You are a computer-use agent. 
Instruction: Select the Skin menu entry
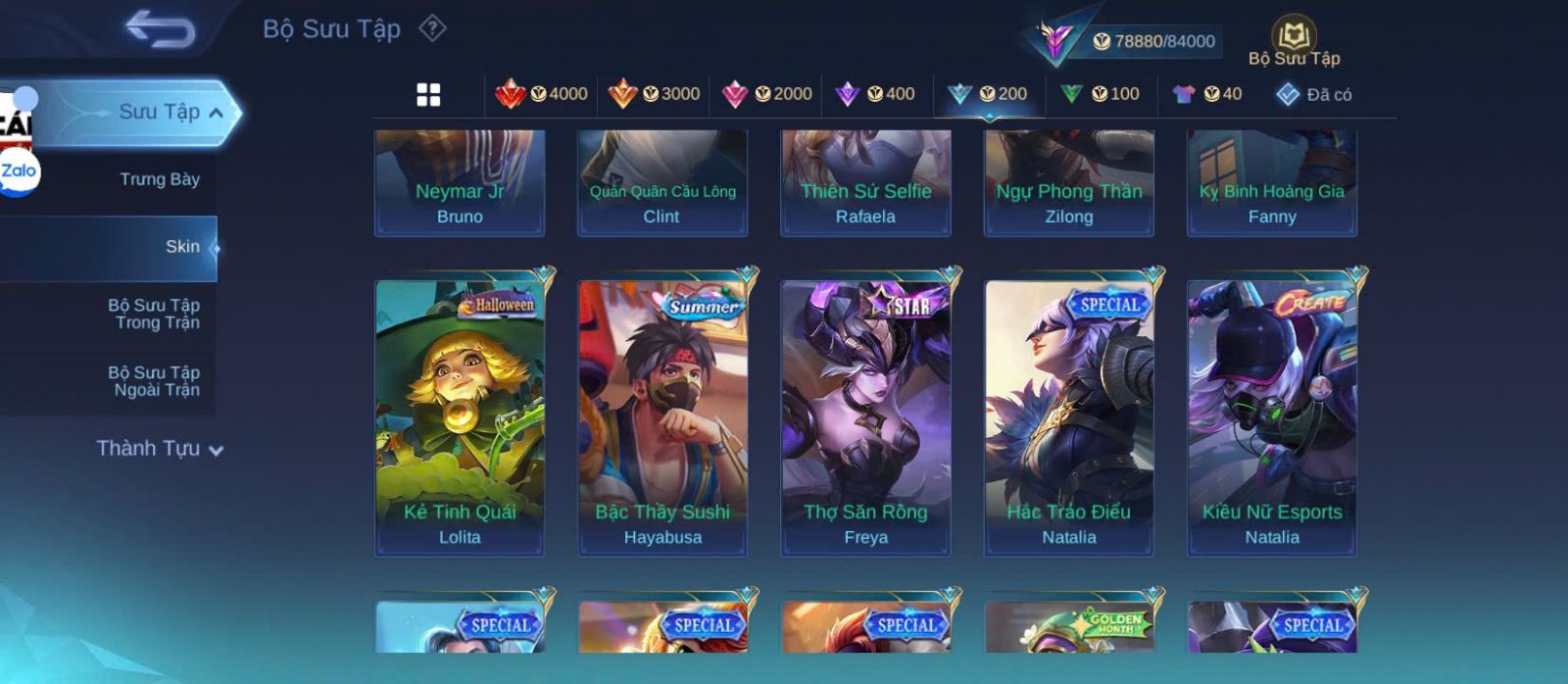coord(181,247)
